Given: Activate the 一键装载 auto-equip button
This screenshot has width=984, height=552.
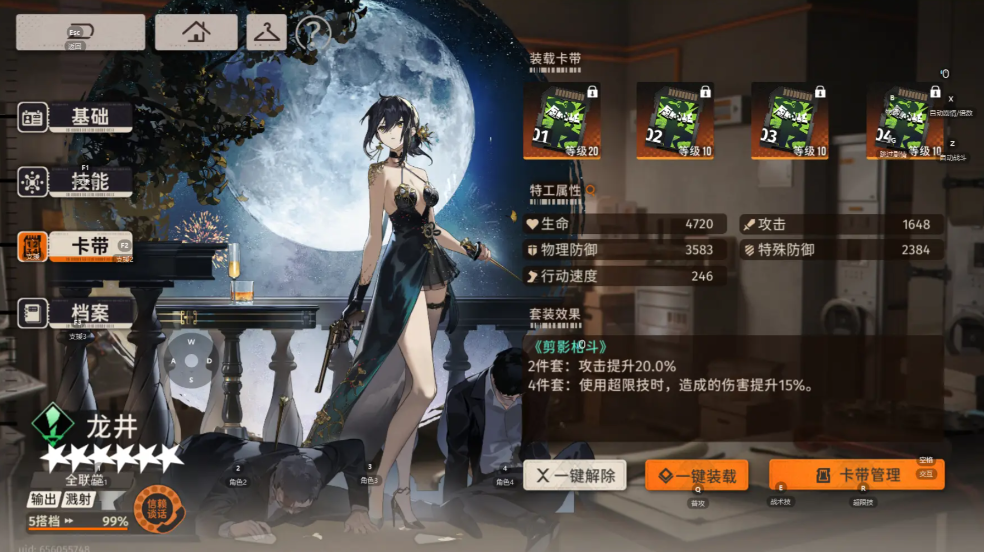Looking at the screenshot, I should [696, 475].
